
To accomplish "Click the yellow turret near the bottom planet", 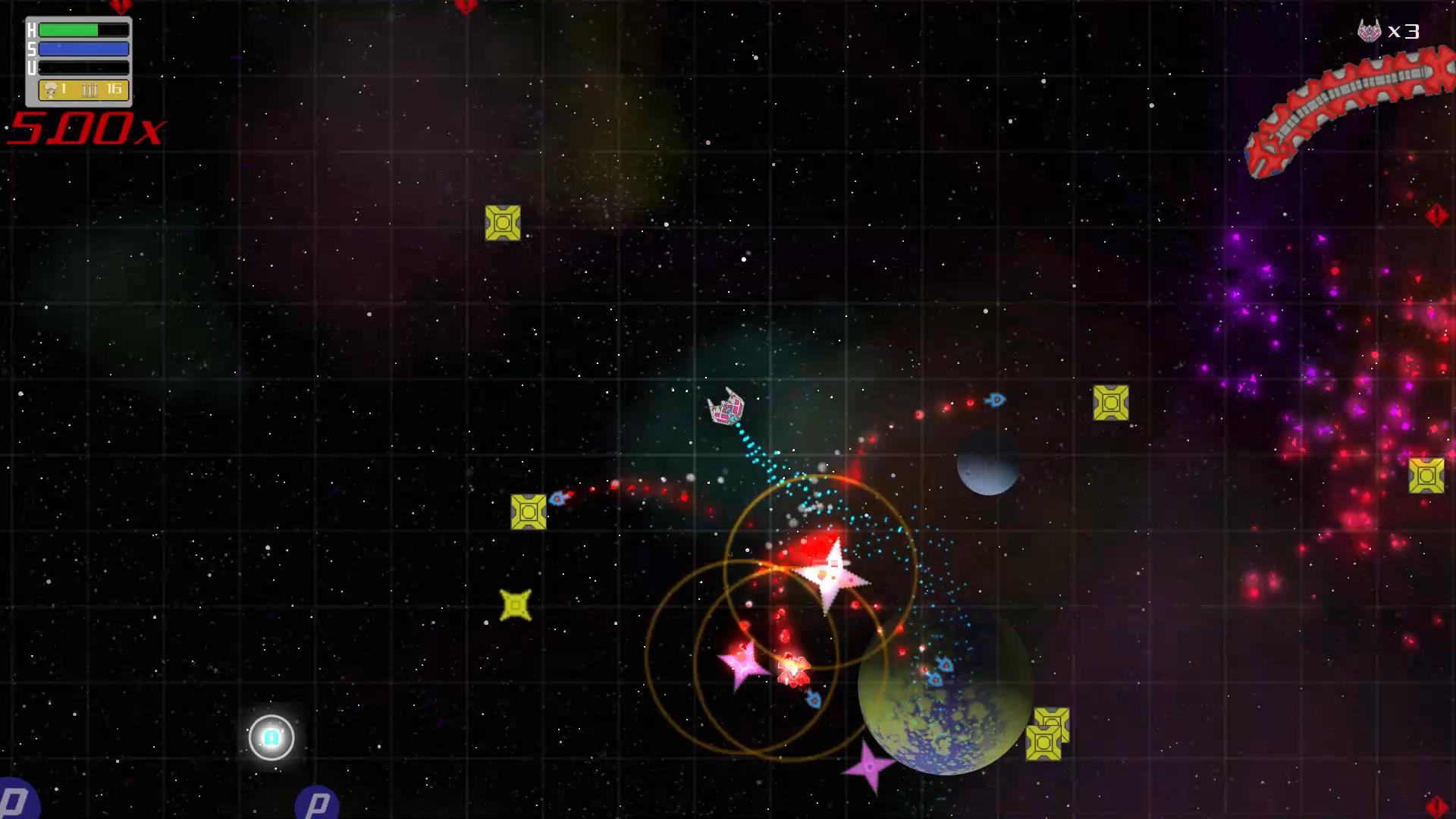I will 1047,740.
